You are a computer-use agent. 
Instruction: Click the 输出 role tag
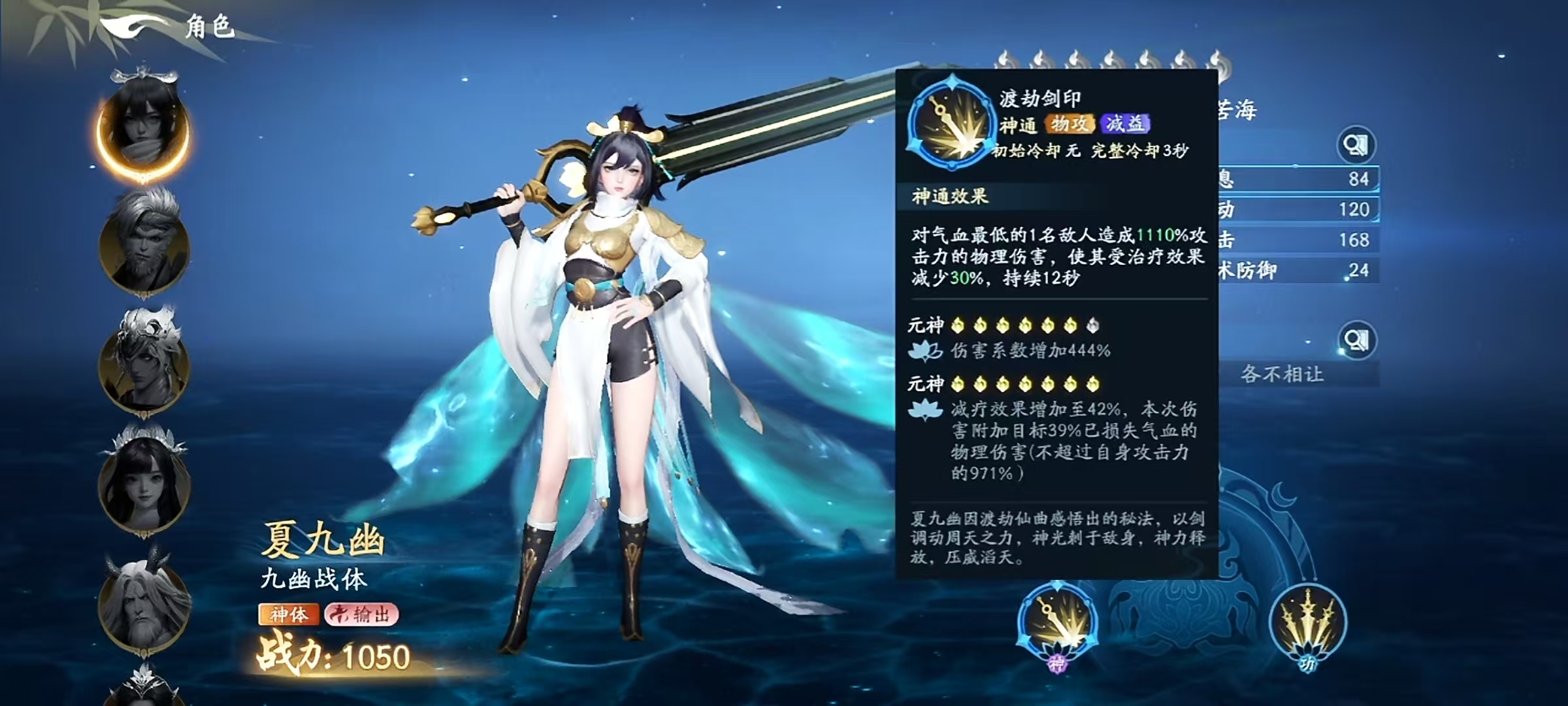[x=362, y=614]
